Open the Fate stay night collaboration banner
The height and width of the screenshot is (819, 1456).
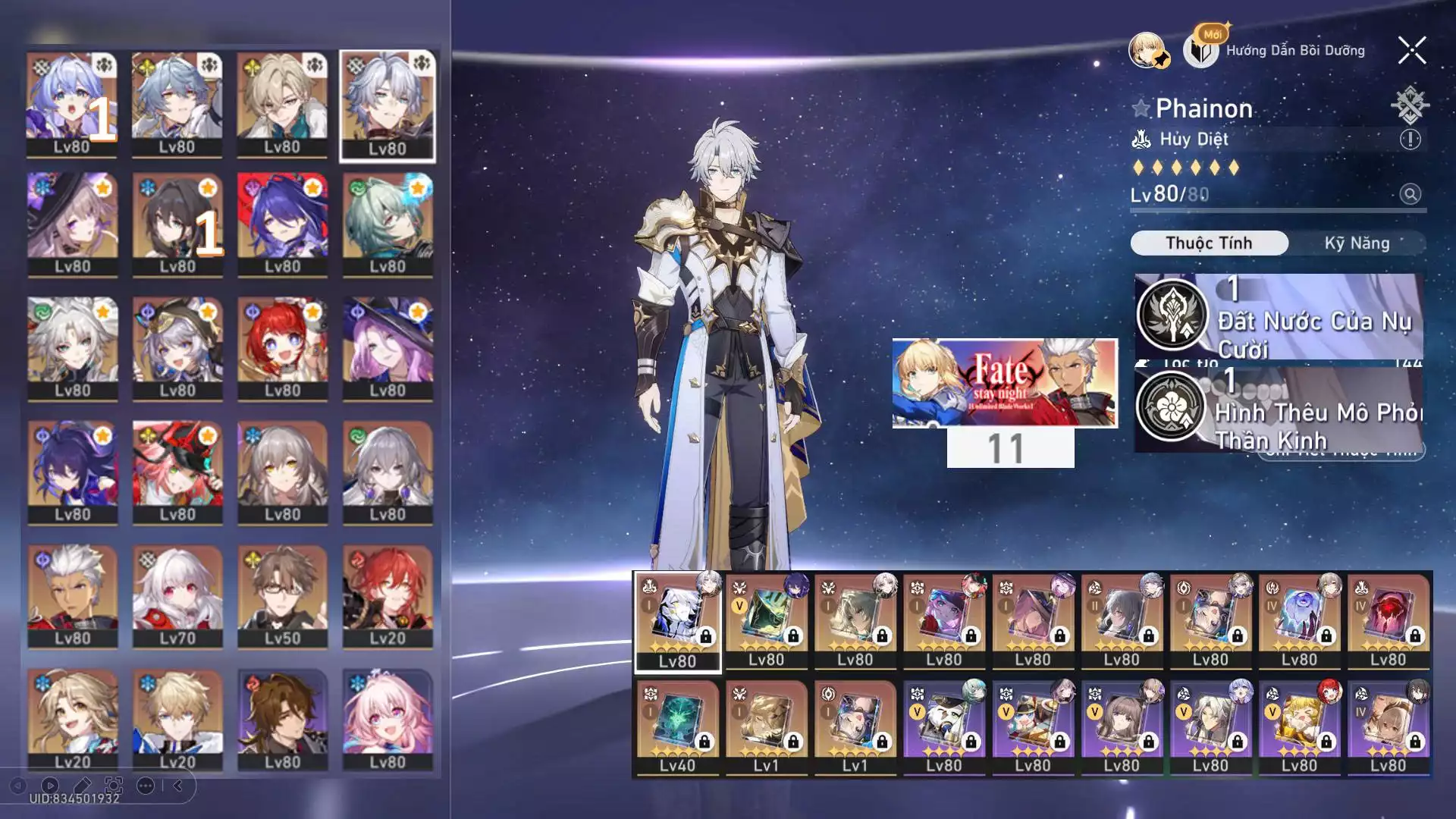(x=1005, y=383)
